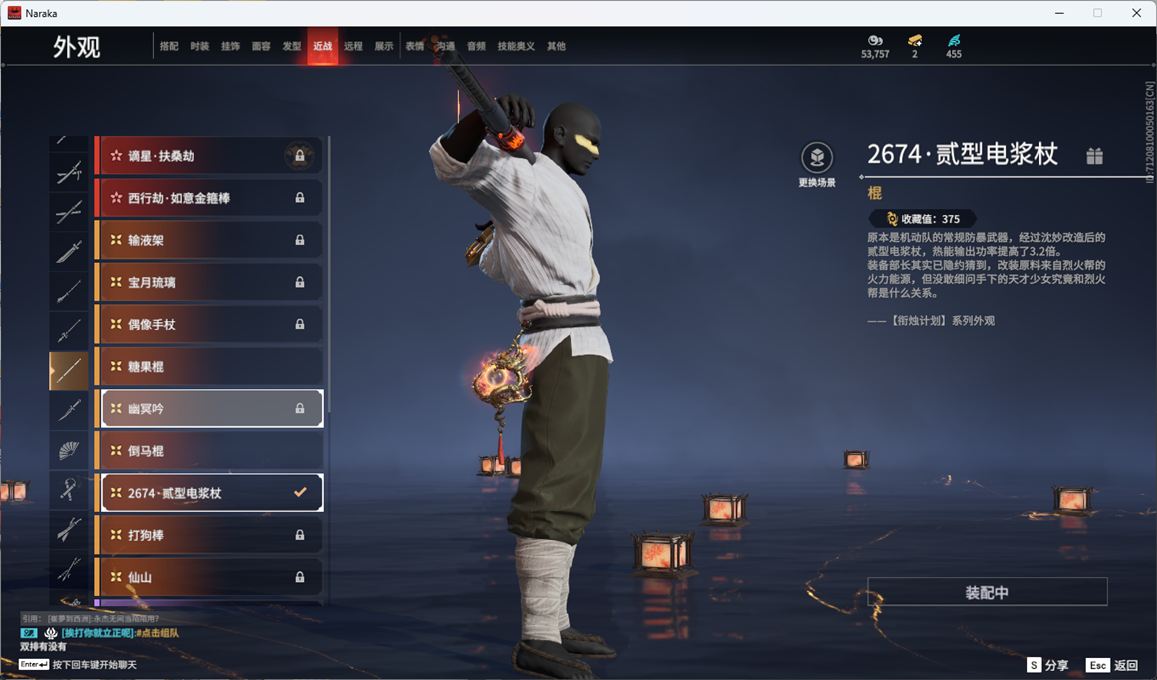
Task: Select the 幽冥吟 skin entry
Action: click(211, 408)
